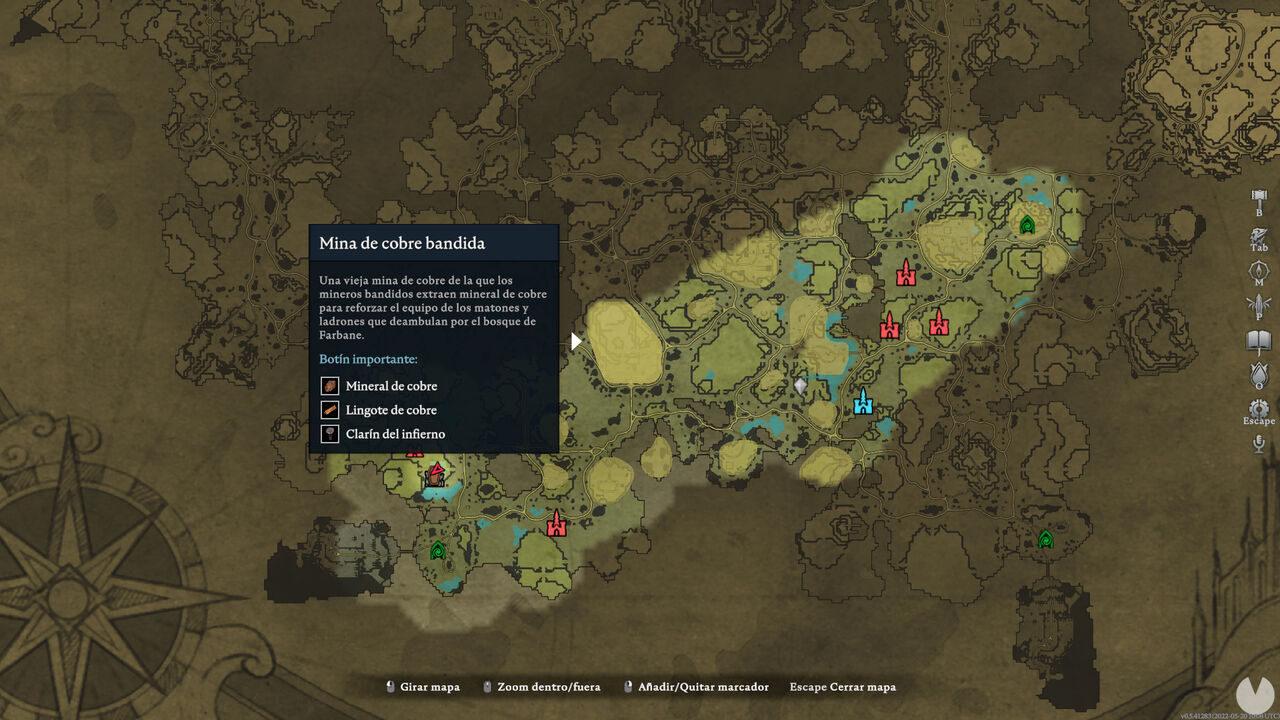Open the book journal icon
This screenshot has height=720, width=1280.
click(x=1258, y=341)
